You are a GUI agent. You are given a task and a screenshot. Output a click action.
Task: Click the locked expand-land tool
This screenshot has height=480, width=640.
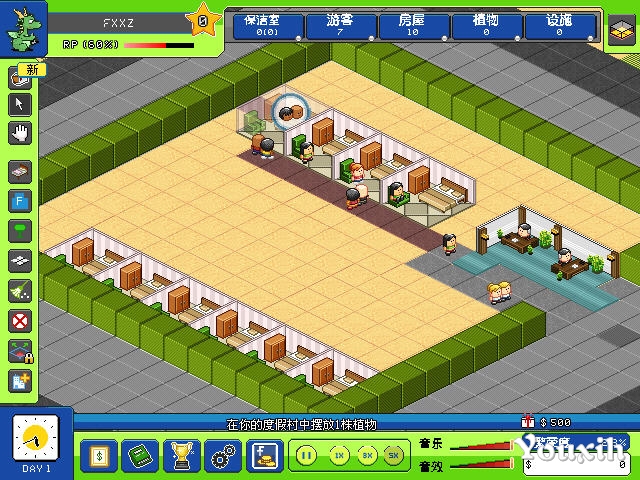21,350
